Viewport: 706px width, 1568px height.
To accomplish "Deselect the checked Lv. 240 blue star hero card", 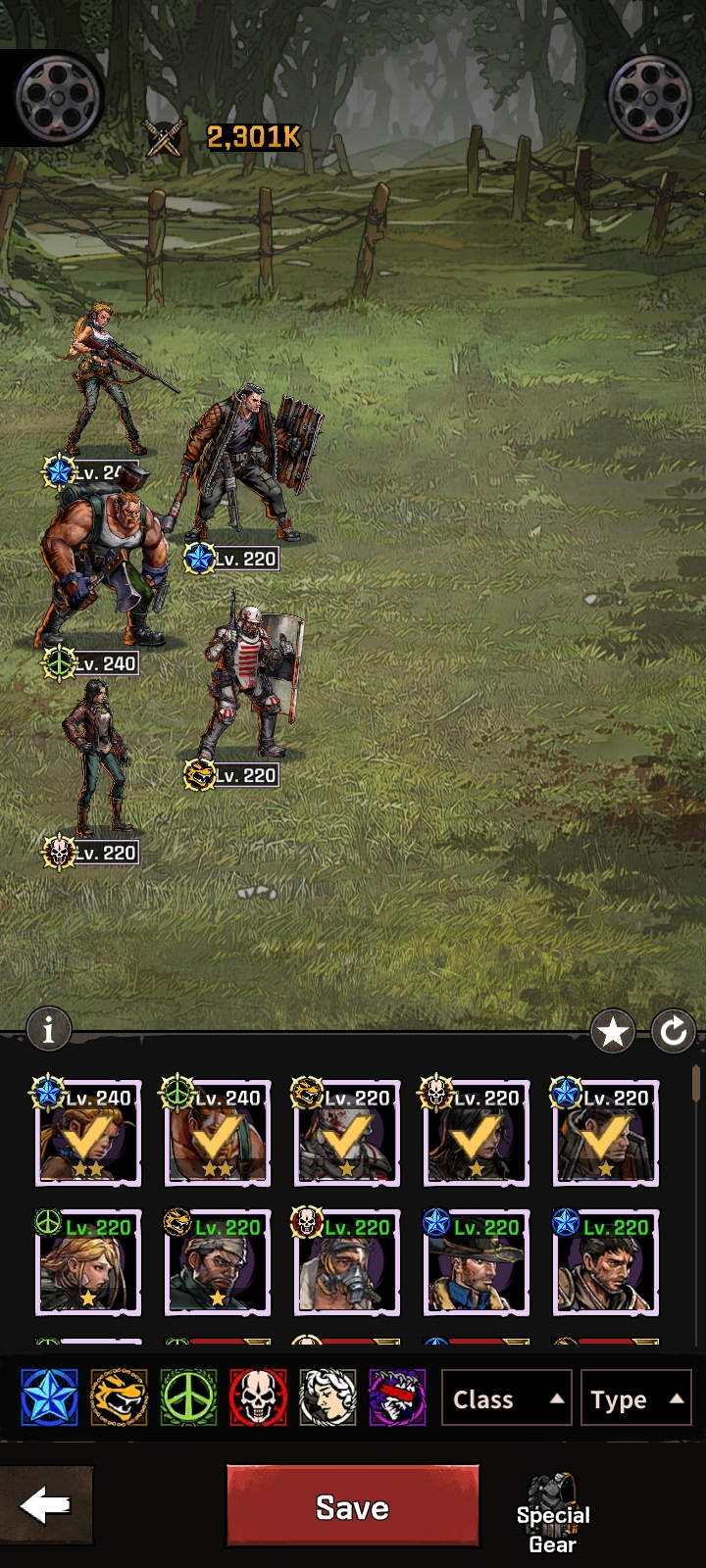I will coord(88,1134).
